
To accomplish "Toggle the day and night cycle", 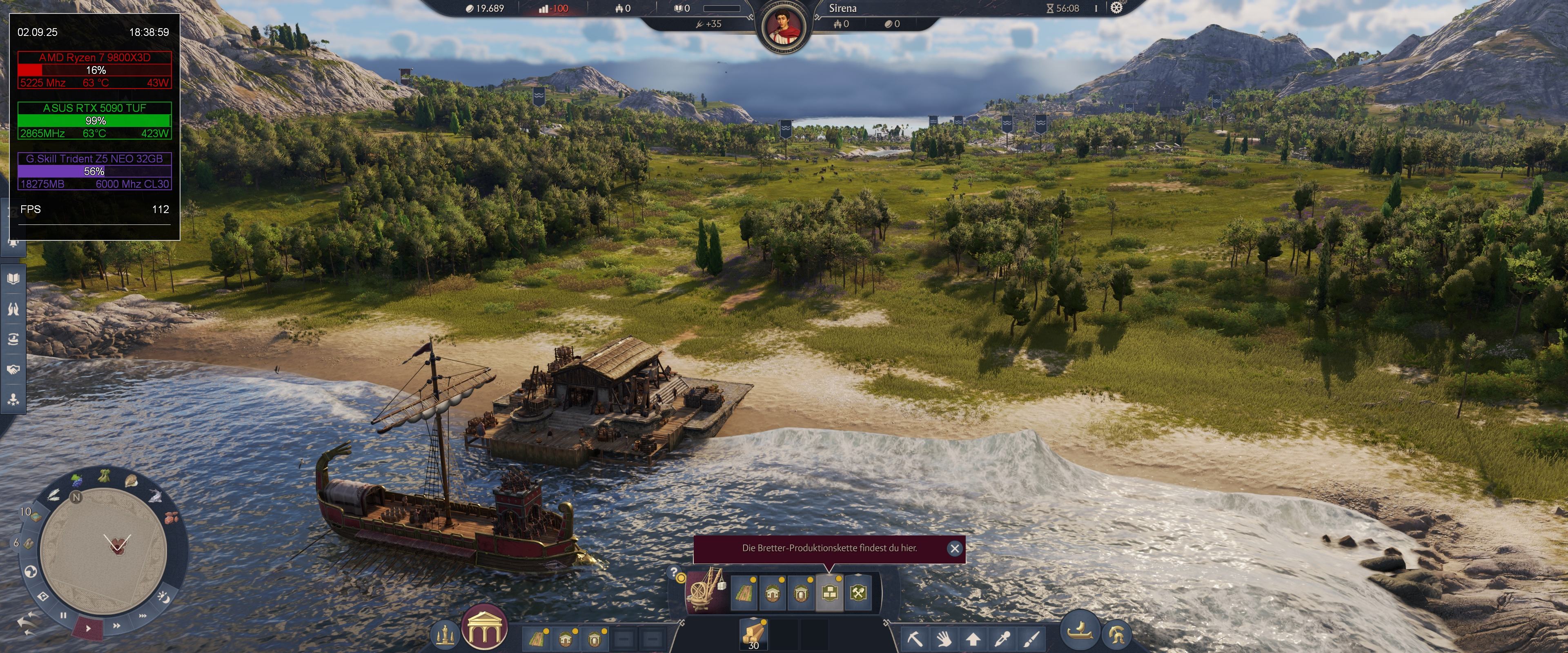I will tap(164, 597).
